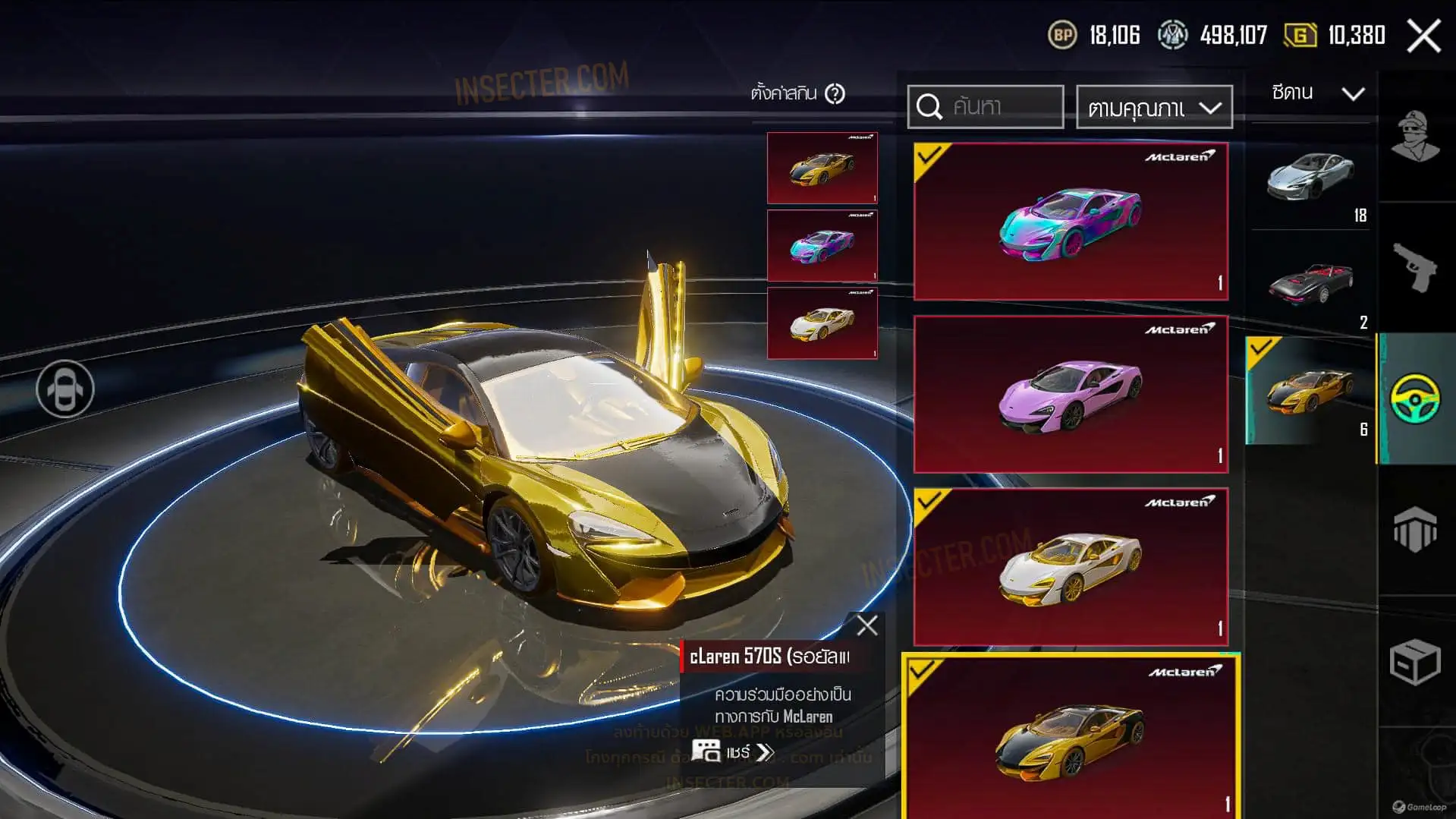The image size is (1456, 819).
Task: Toggle the car doors view button
Action: [65, 389]
